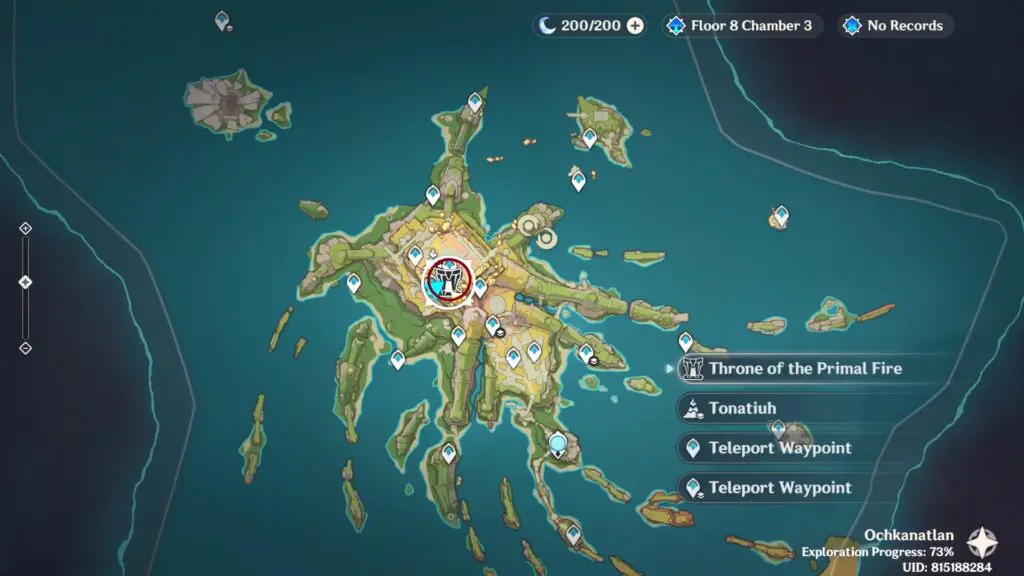Viewport: 1024px width, 576px height.
Task: Click the map zoom-in button
Action: point(26,228)
